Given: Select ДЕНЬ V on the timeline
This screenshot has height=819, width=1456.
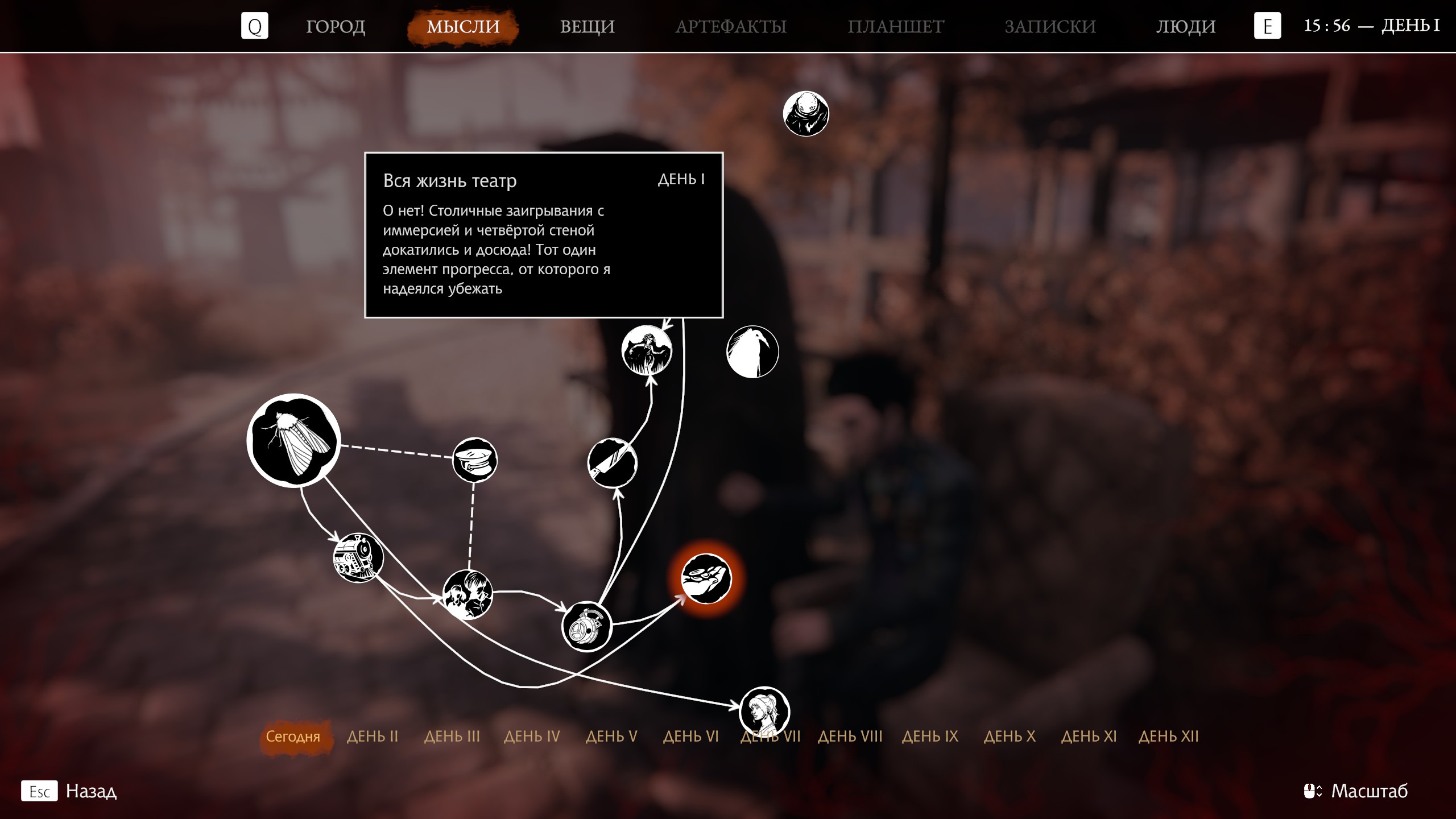Looking at the screenshot, I should pos(611,737).
